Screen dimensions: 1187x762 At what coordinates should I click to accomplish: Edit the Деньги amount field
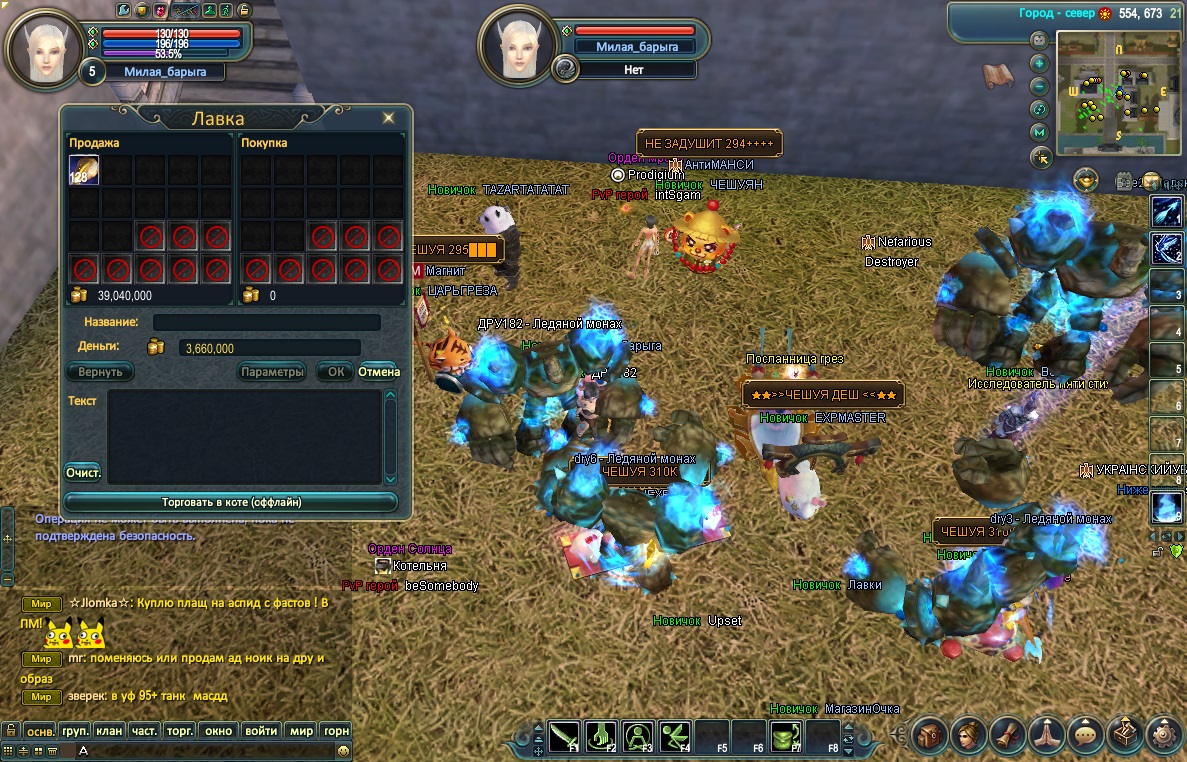[266, 348]
